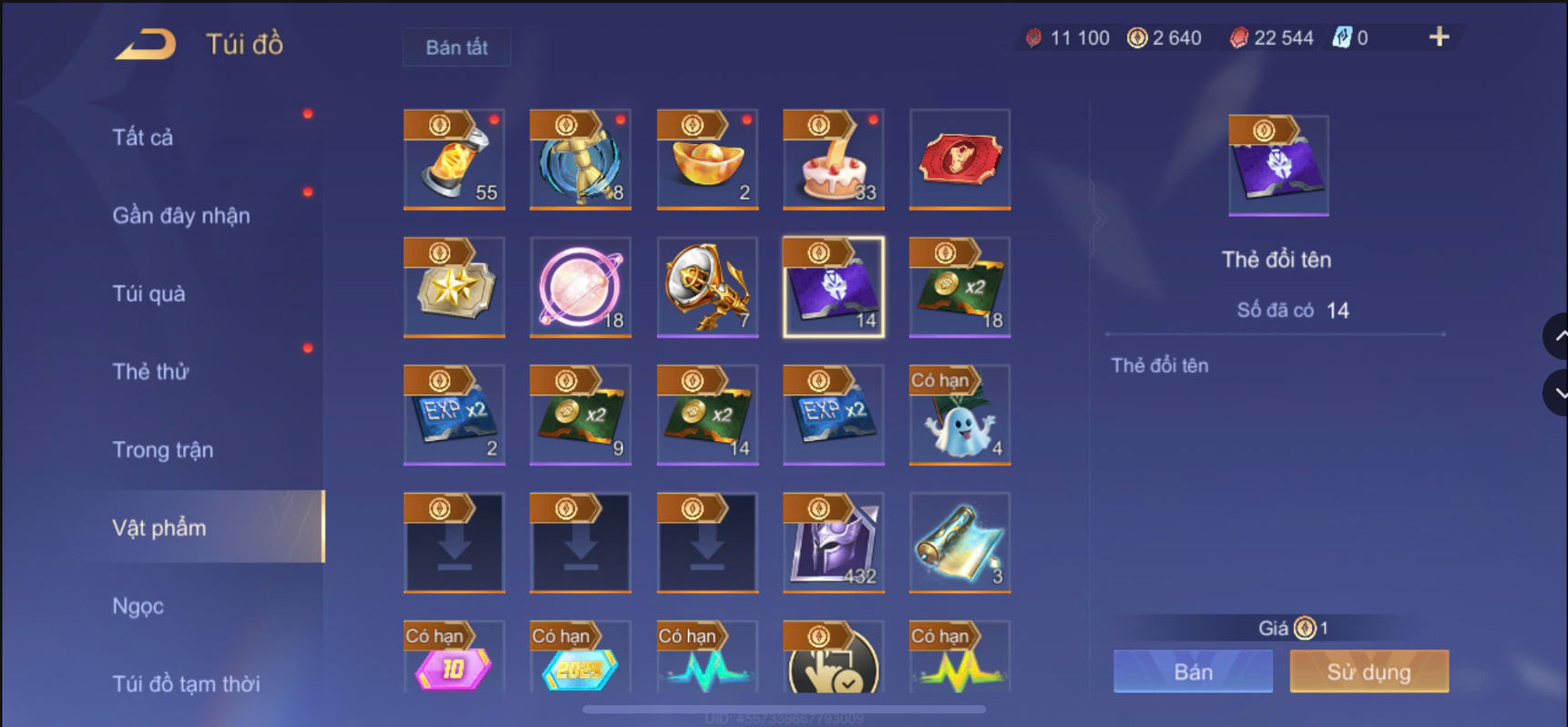This screenshot has width=1568, height=727.
Task: Open currency top-up via the plus icon
Action: [1438, 37]
